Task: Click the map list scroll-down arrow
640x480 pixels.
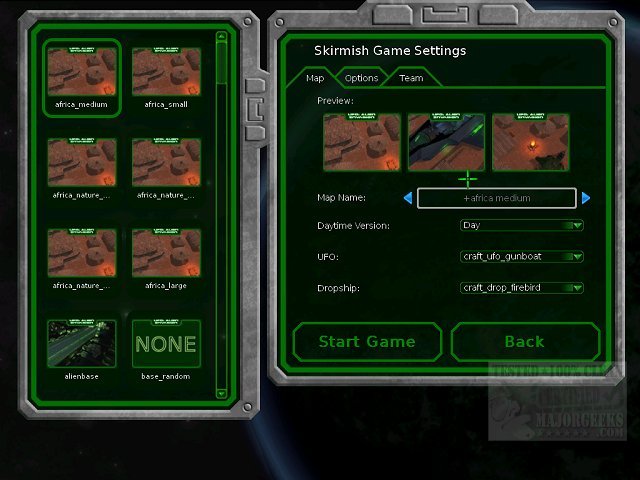Action: coord(221,393)
